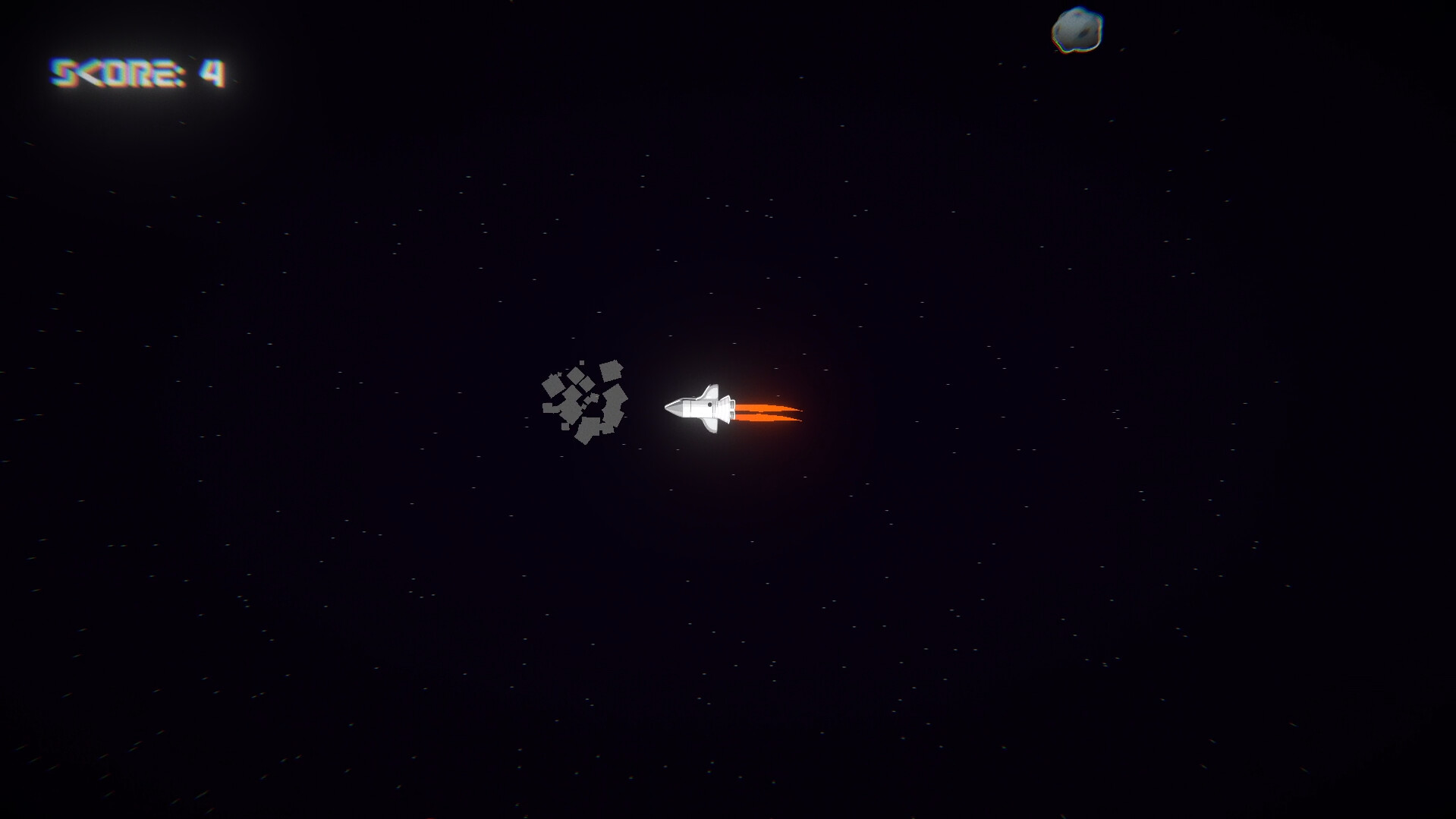This screenshot has width=1456, height=819.
Task: Click the word SCORE in the HUD
Action: coord(114,73)
